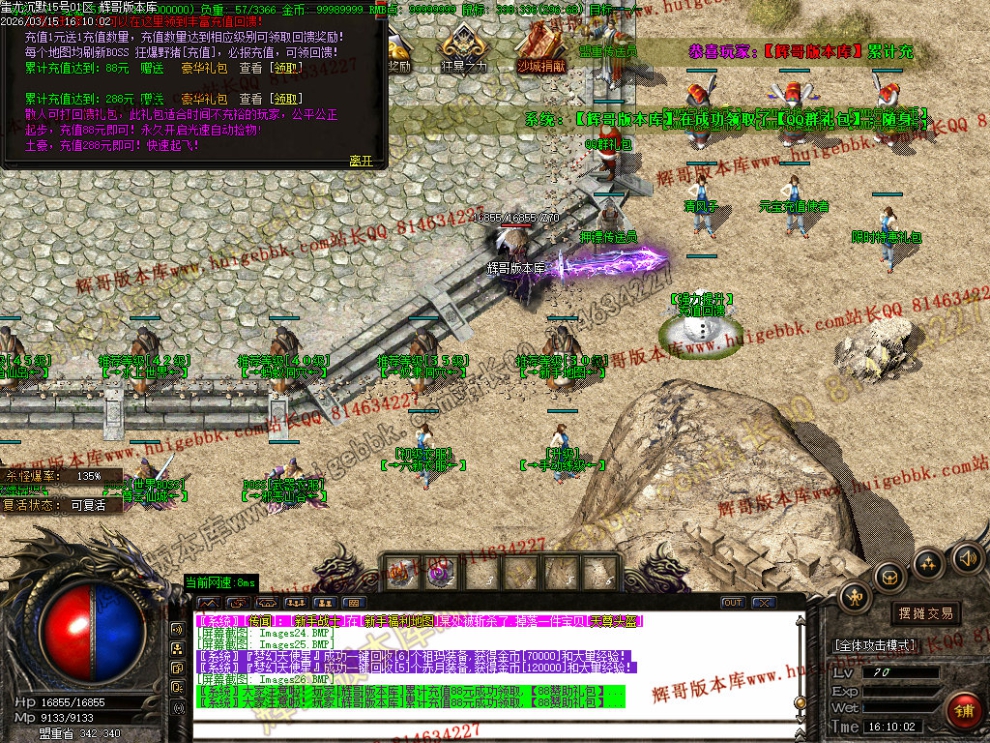Toggle the sound speaker button
This screenshot has height=743, width=990.
pyautogui.click(x=965, y=557)
